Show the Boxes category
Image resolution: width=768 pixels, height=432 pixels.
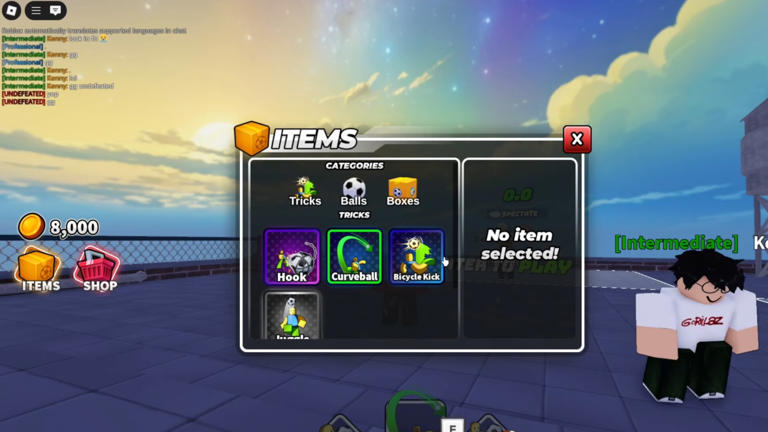(403, 191)
